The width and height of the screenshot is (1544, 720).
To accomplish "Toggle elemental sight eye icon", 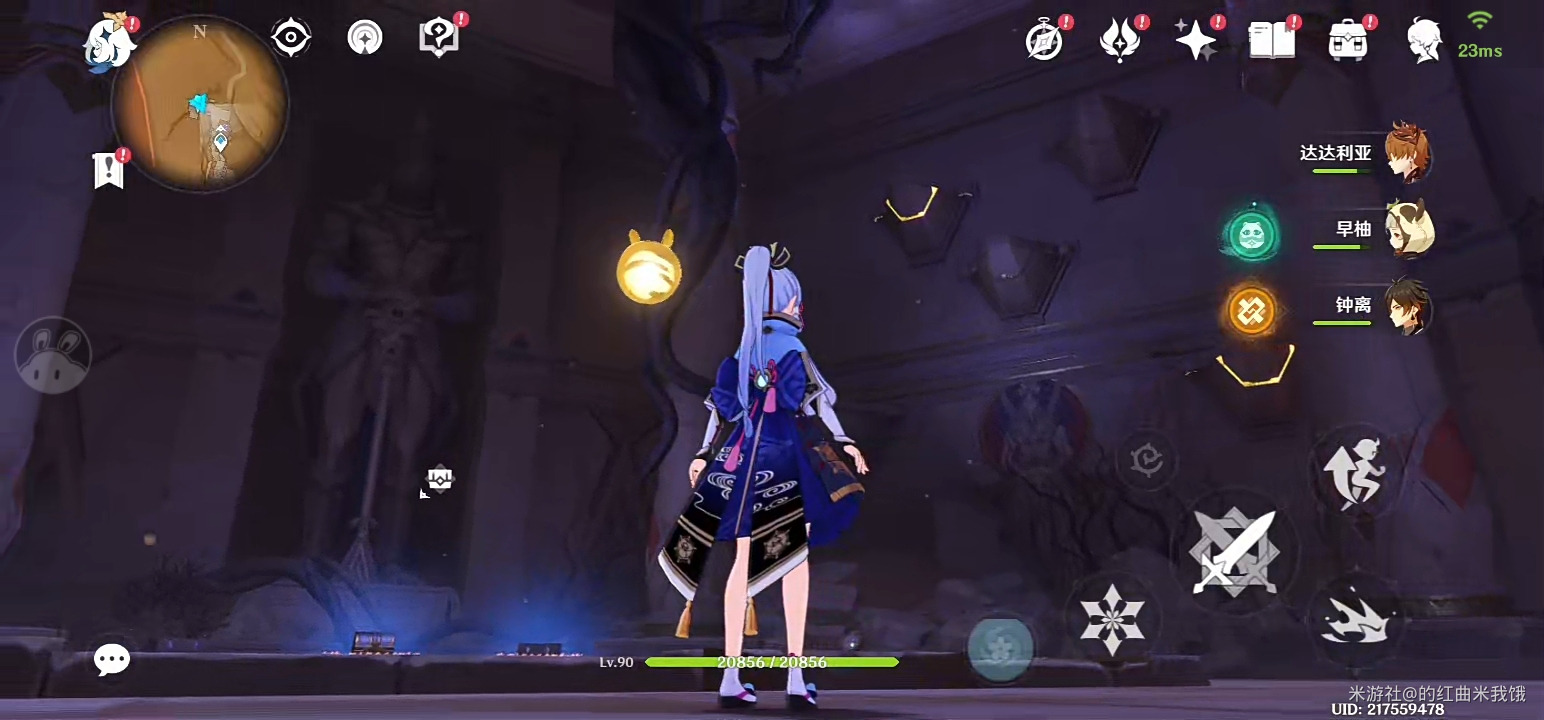I will 291,38.
